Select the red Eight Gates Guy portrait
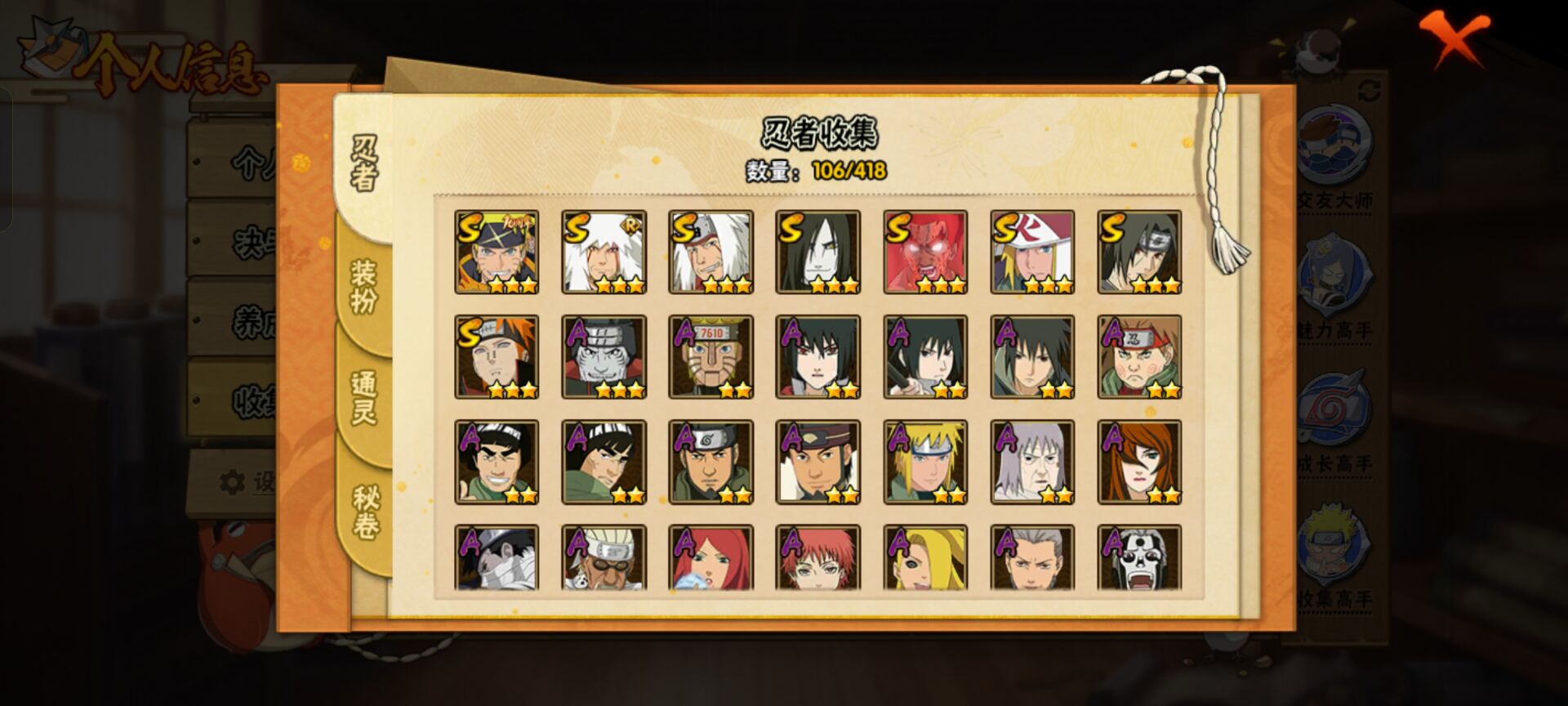The image size is (1568, 706). (925, 252)
